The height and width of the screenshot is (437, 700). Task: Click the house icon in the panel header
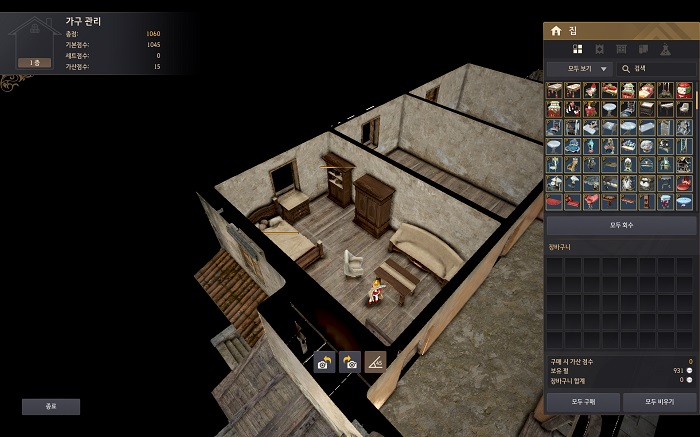coord(556,31)
